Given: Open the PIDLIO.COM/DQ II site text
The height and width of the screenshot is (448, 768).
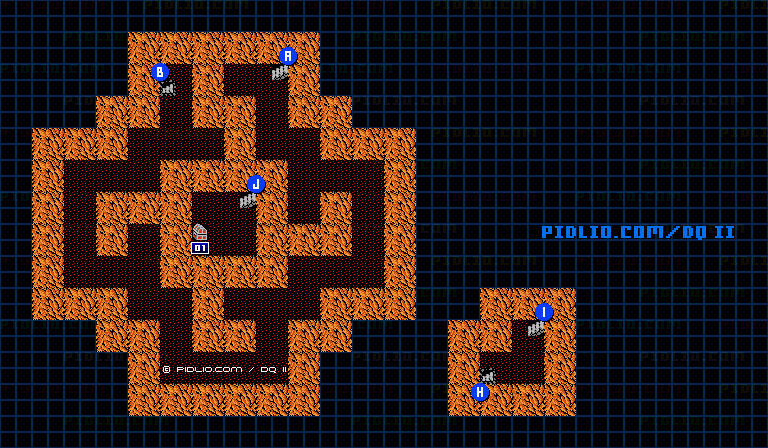Looking at the screenshot, I should [x=638, y=232].
